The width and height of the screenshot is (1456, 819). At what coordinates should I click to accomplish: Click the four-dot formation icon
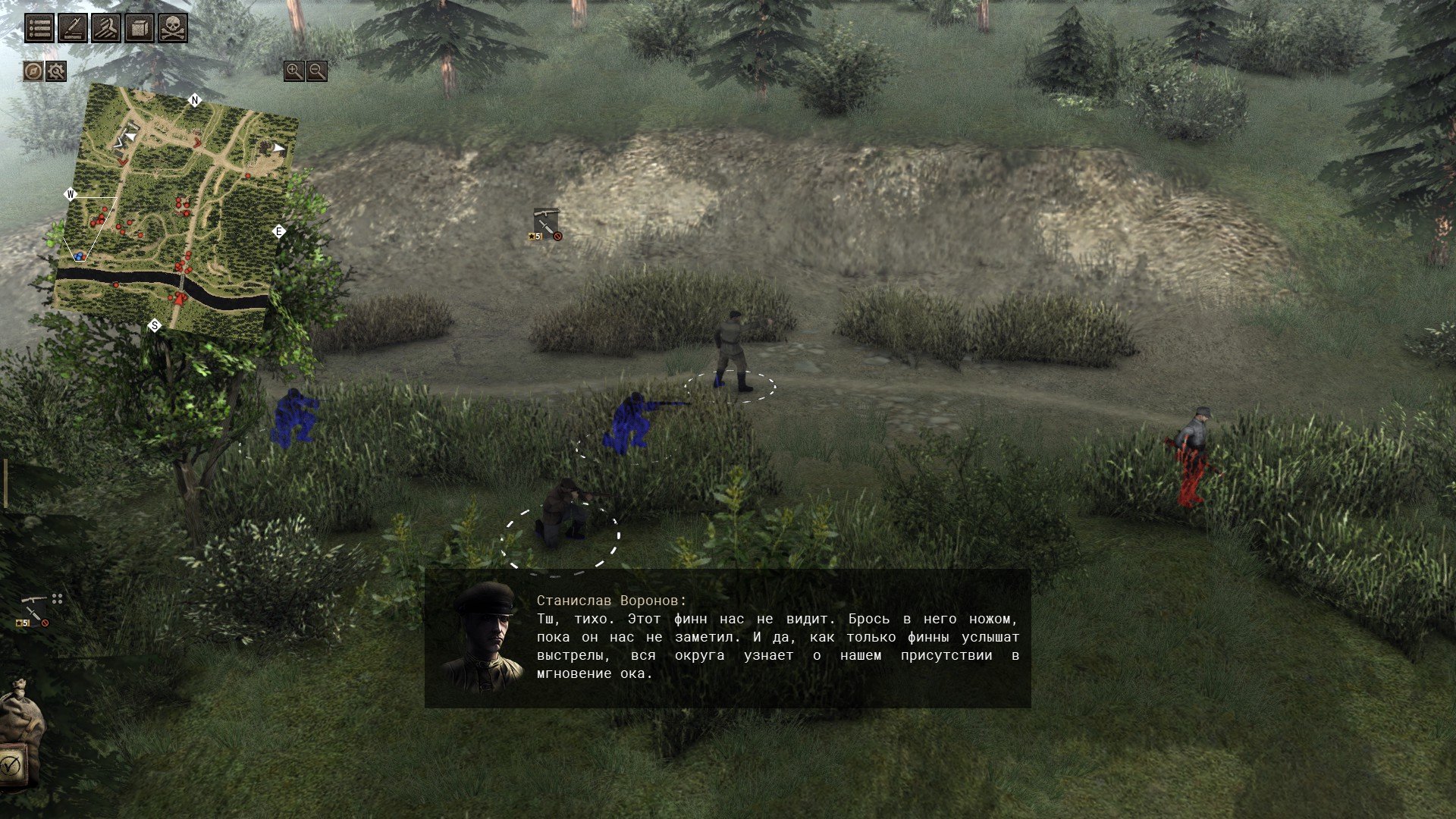(x=57, y=598)
